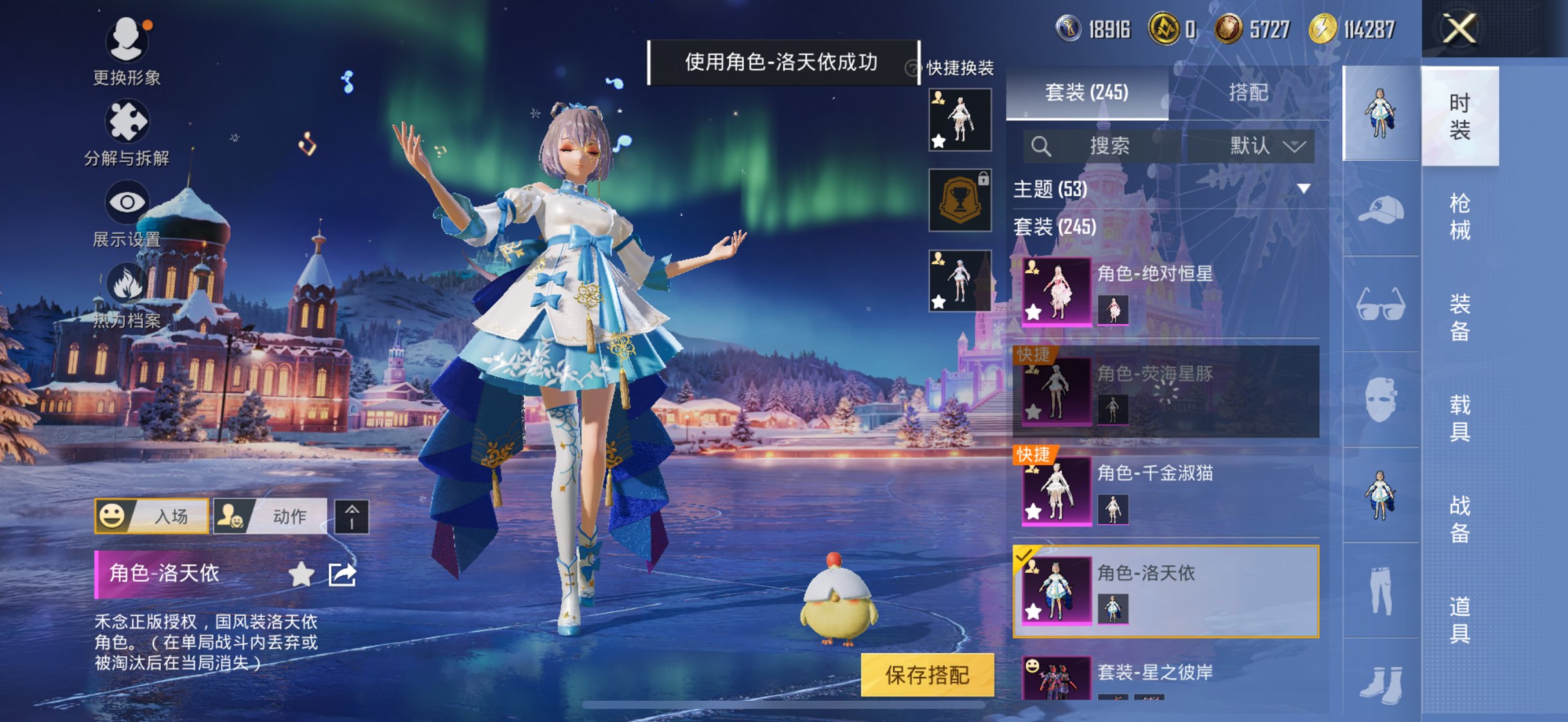Expand the pose selector above 入场

point(351,515)
